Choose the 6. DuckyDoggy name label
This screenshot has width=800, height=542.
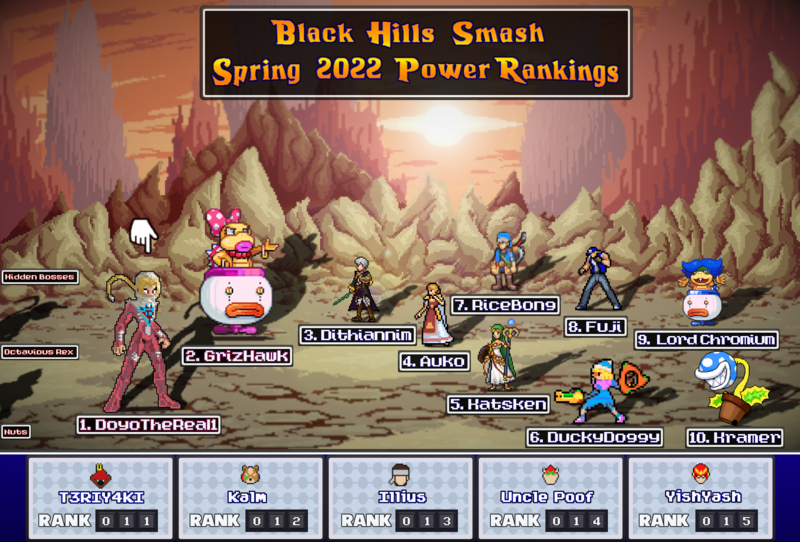[595, 437]
